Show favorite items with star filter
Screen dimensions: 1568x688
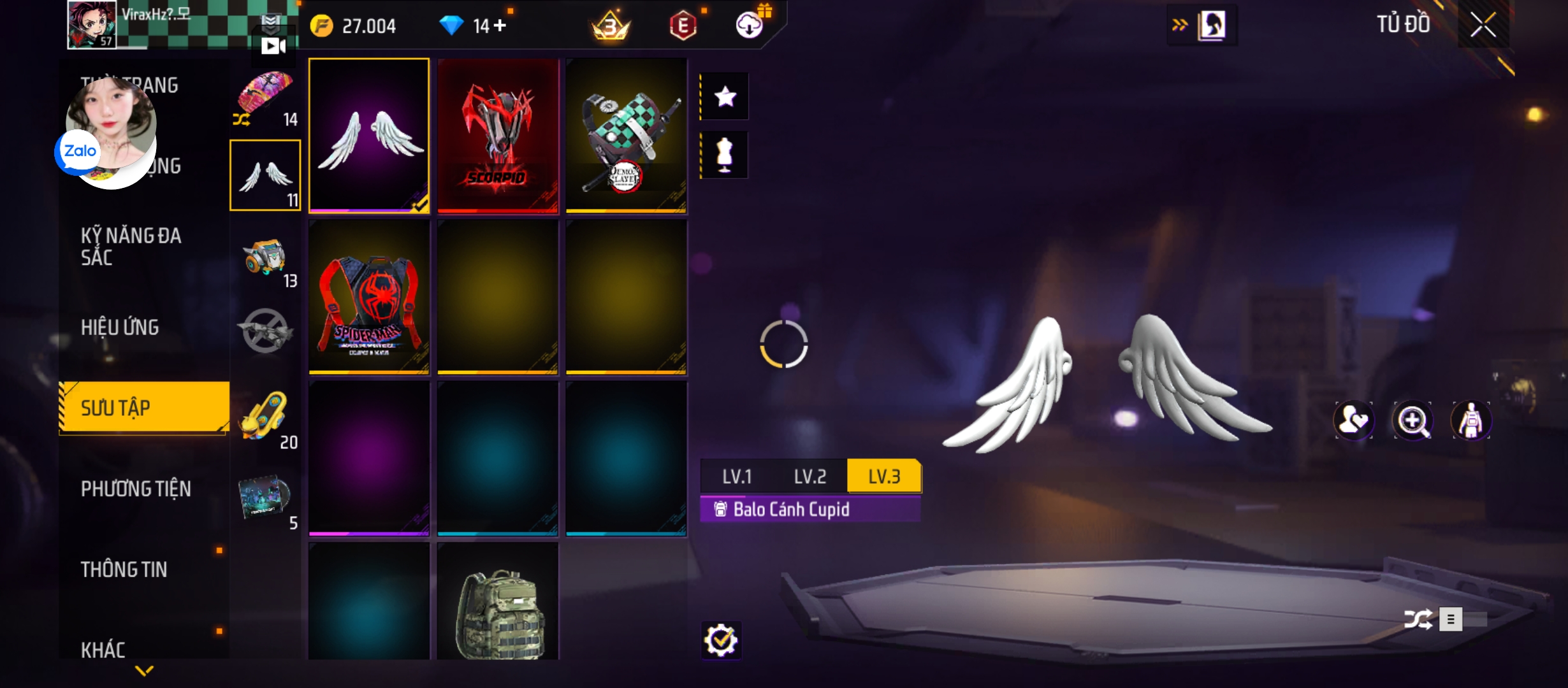(725, 97)
